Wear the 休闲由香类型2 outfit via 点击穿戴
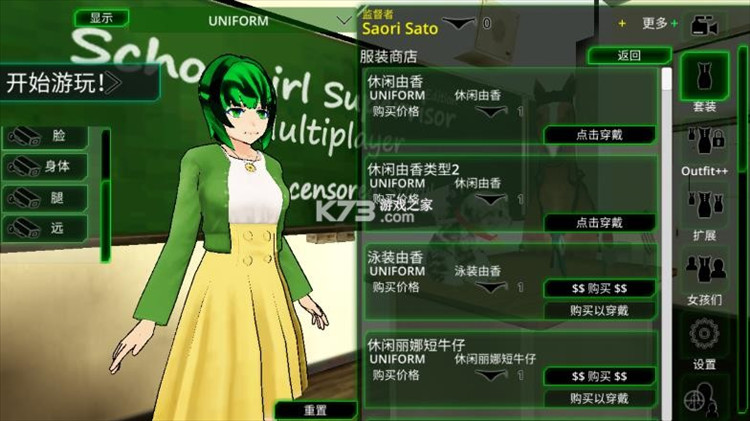 coord(599,222)
